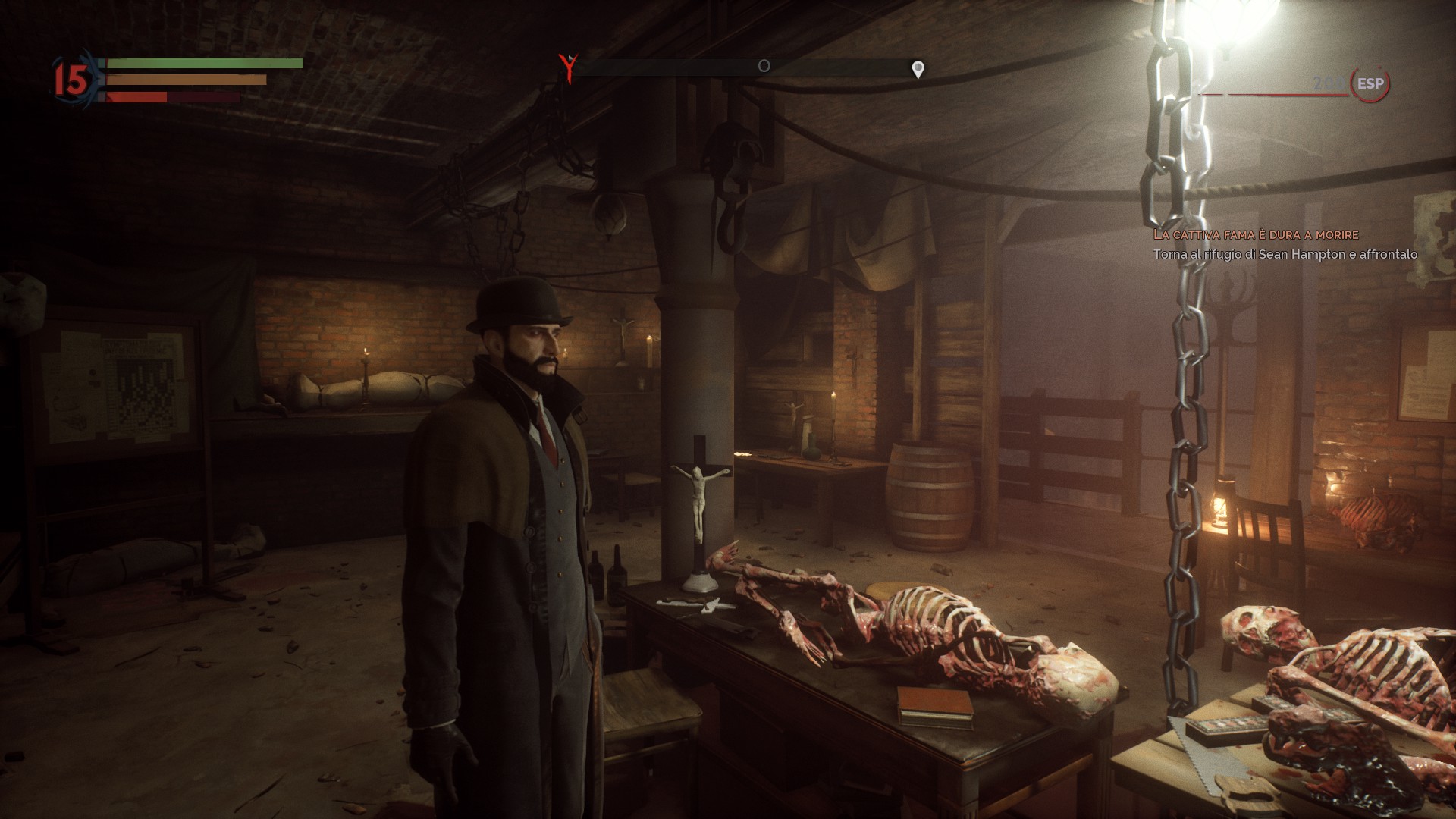1456x819 pixels.
Task: Click the level 15 badge
Action: (x=72, y=80)
